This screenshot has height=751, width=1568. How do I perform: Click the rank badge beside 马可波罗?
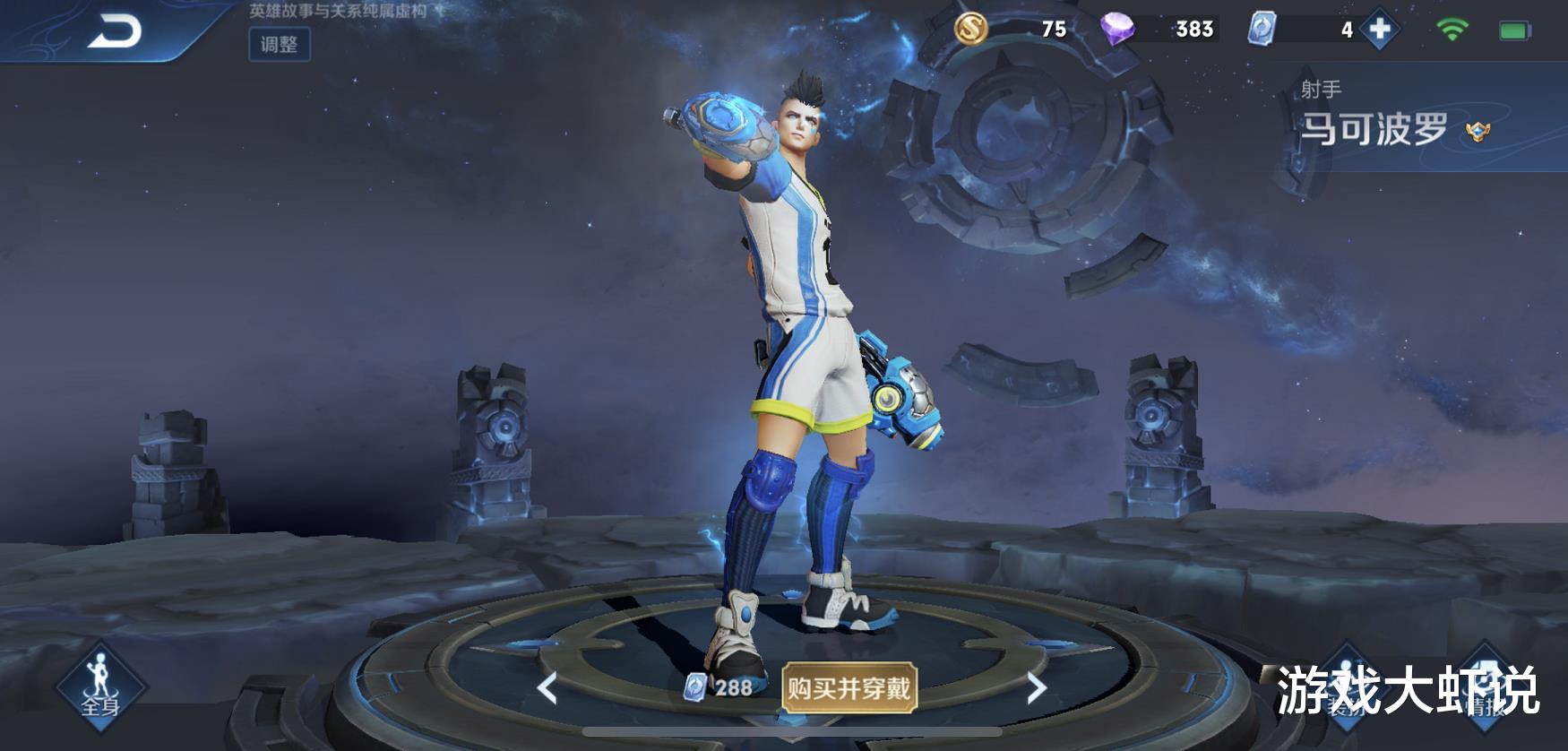[x=1478, y=131]
